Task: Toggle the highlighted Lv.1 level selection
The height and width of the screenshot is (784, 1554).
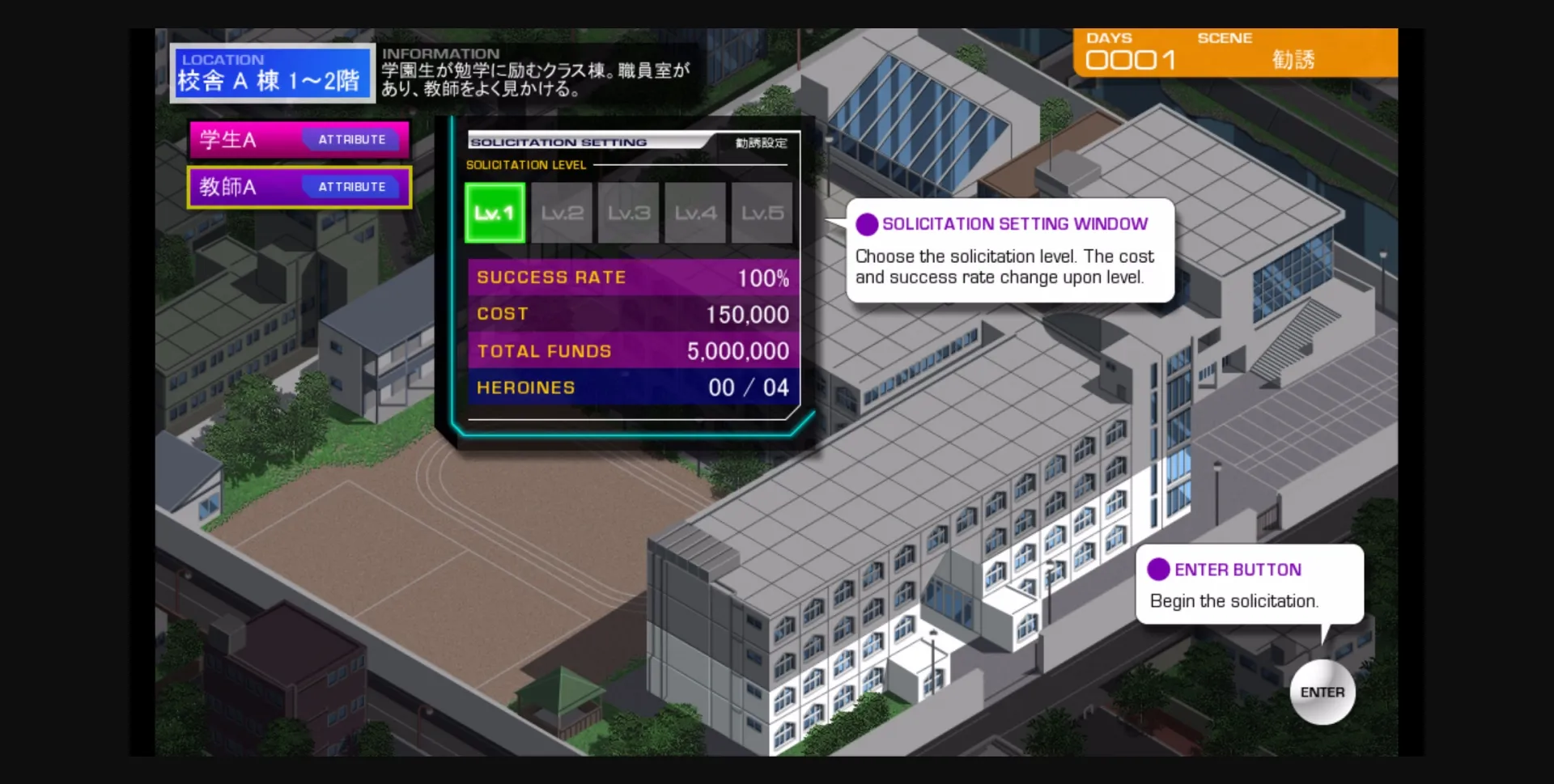Action: [x=494, y=212]
